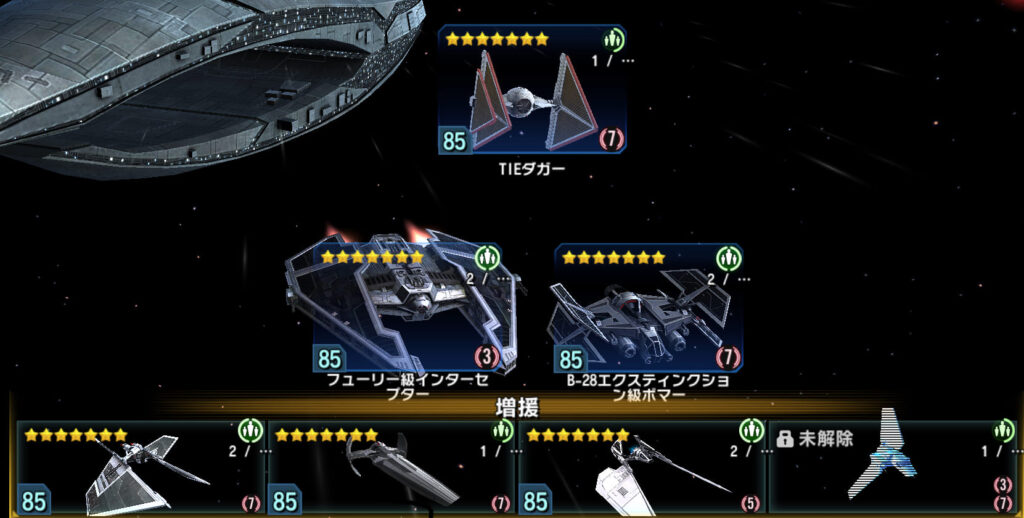This screenshot has width=1024, height=518.
Task: Pick the grey shuttle reinforcement card
Action: [x=140, y=468]
